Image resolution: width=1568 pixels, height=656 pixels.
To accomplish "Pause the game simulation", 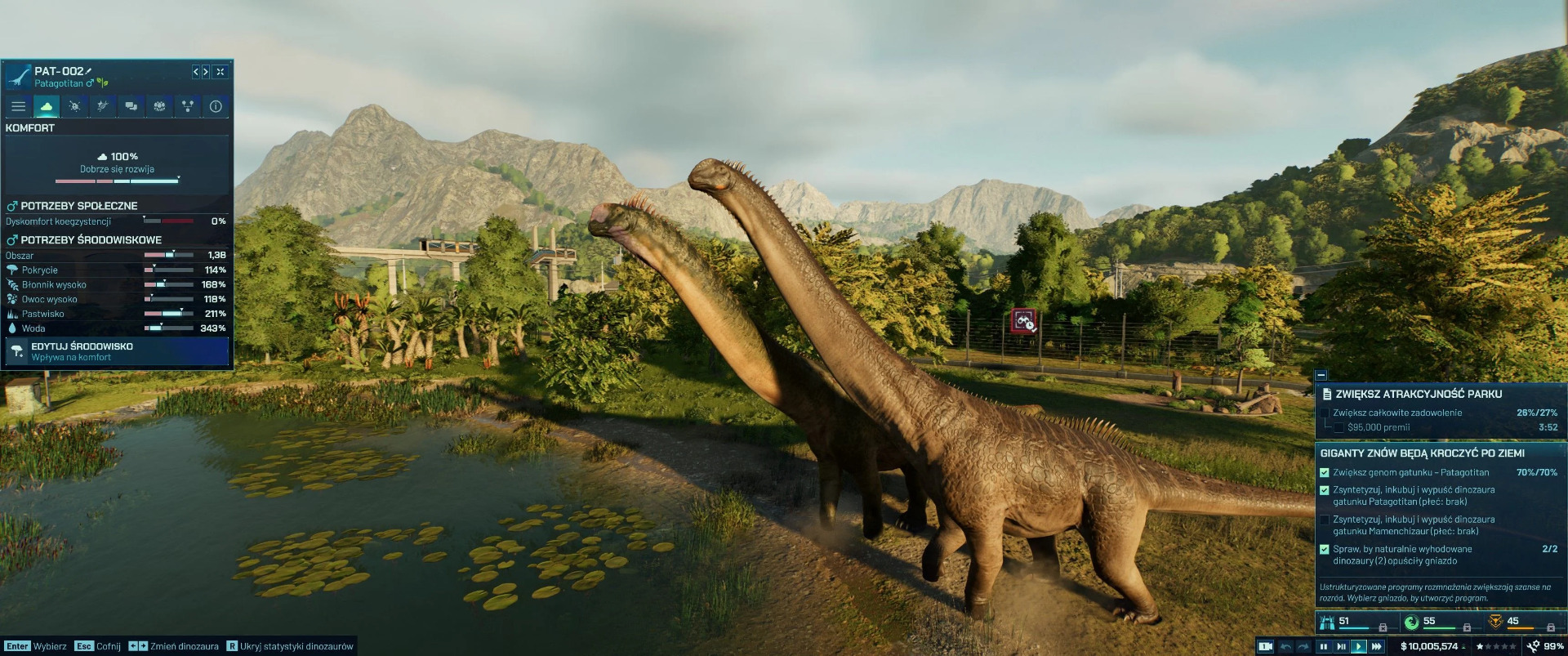I will point(1323,646).
